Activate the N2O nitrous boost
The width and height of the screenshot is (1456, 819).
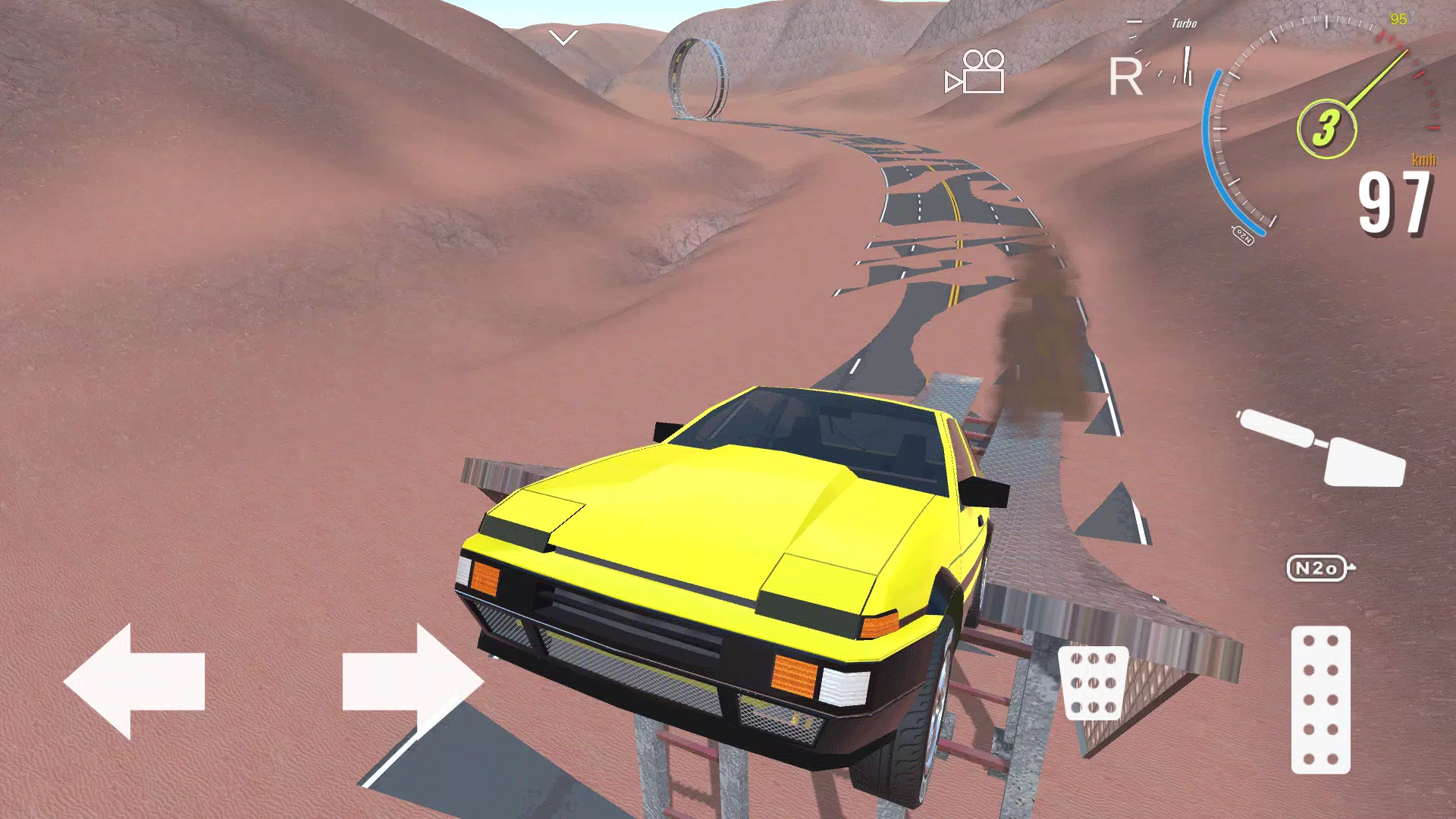pos(1319,568)
